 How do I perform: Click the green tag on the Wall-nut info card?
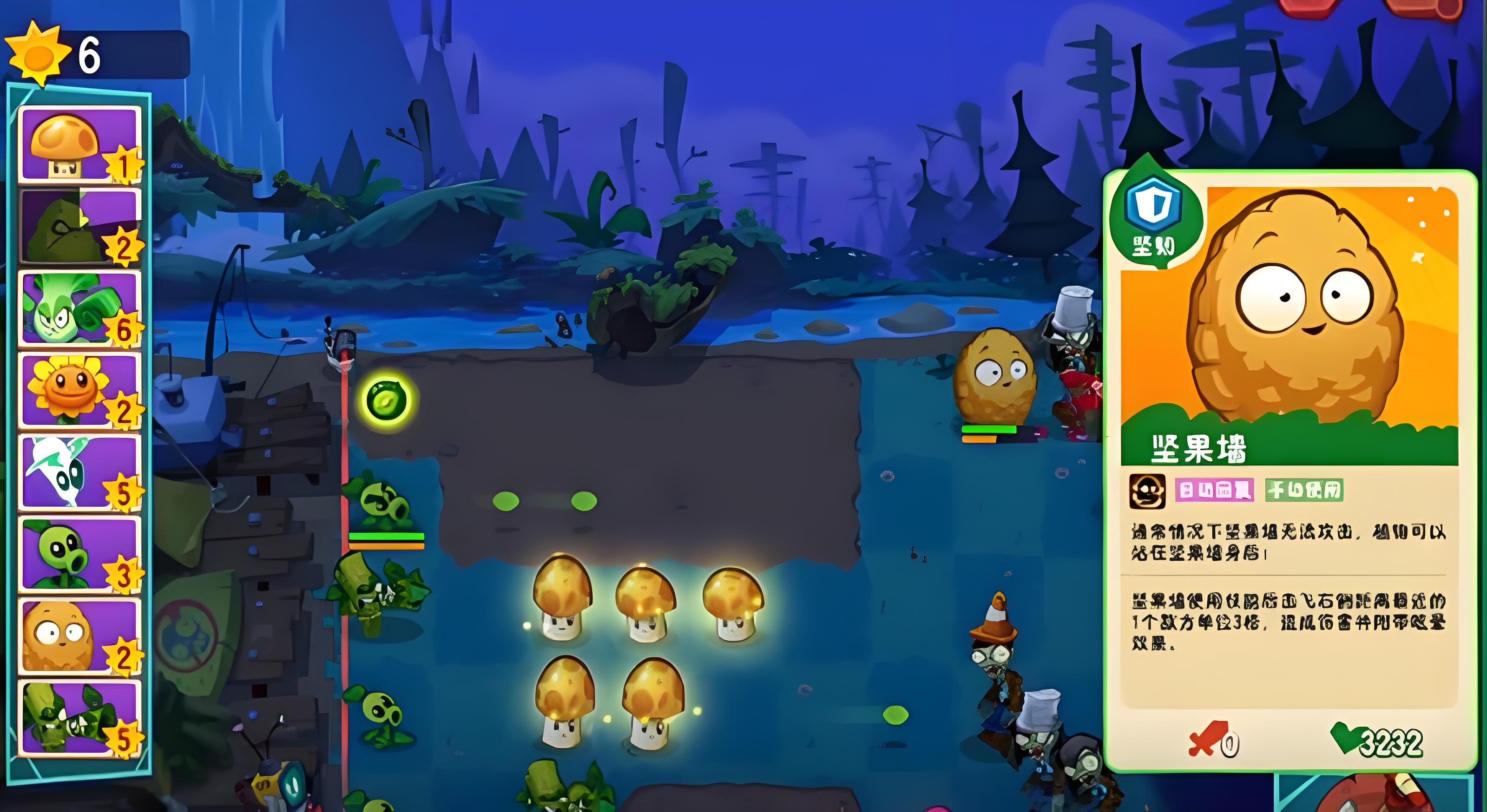pos(1303,491)
